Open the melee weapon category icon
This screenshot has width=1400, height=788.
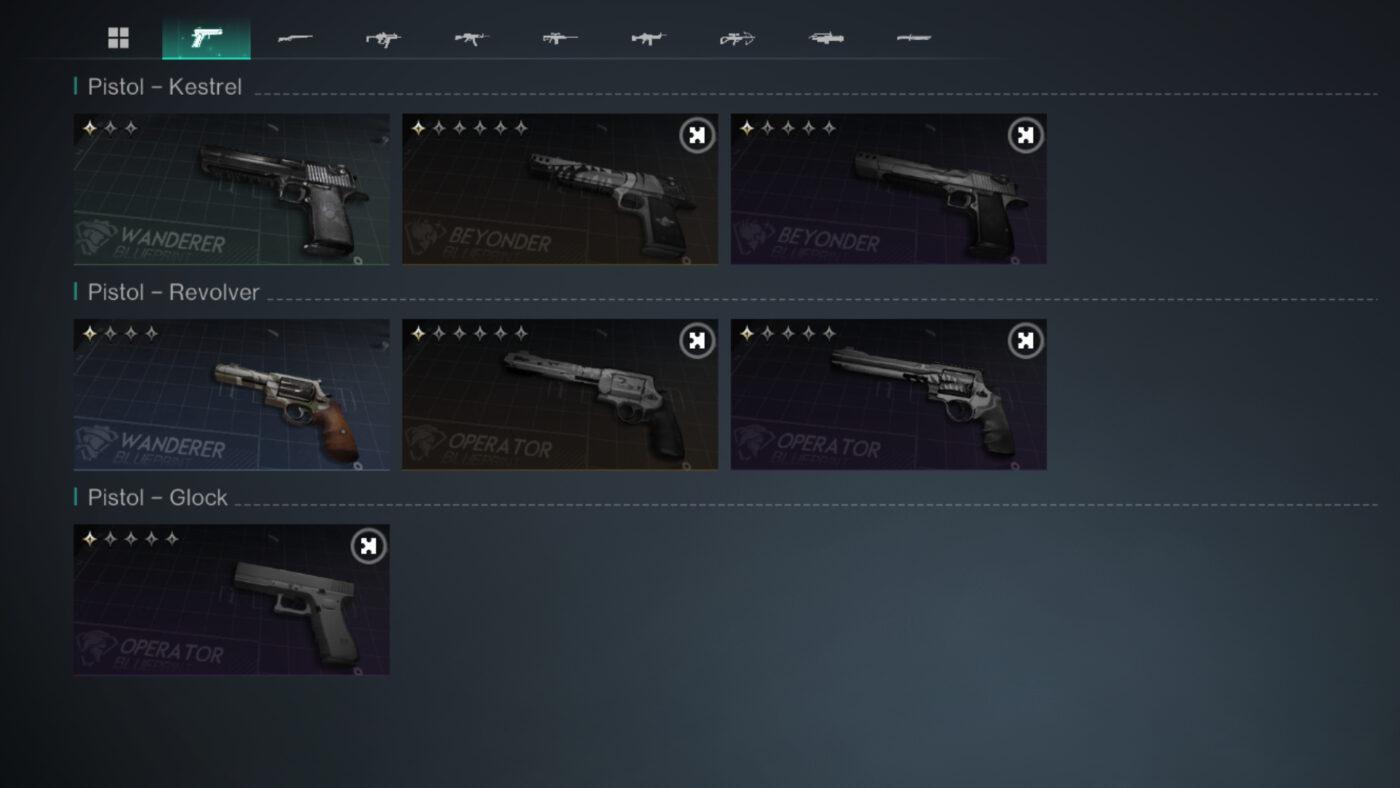pos(911,37)
